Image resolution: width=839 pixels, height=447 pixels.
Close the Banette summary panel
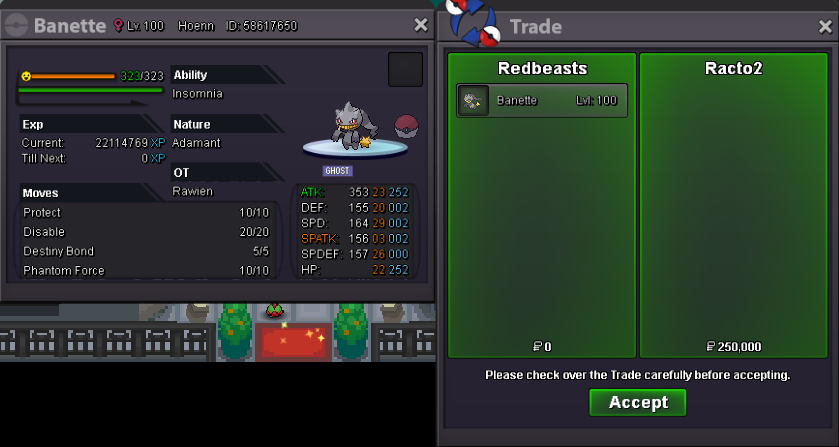(x=421, y=25)
